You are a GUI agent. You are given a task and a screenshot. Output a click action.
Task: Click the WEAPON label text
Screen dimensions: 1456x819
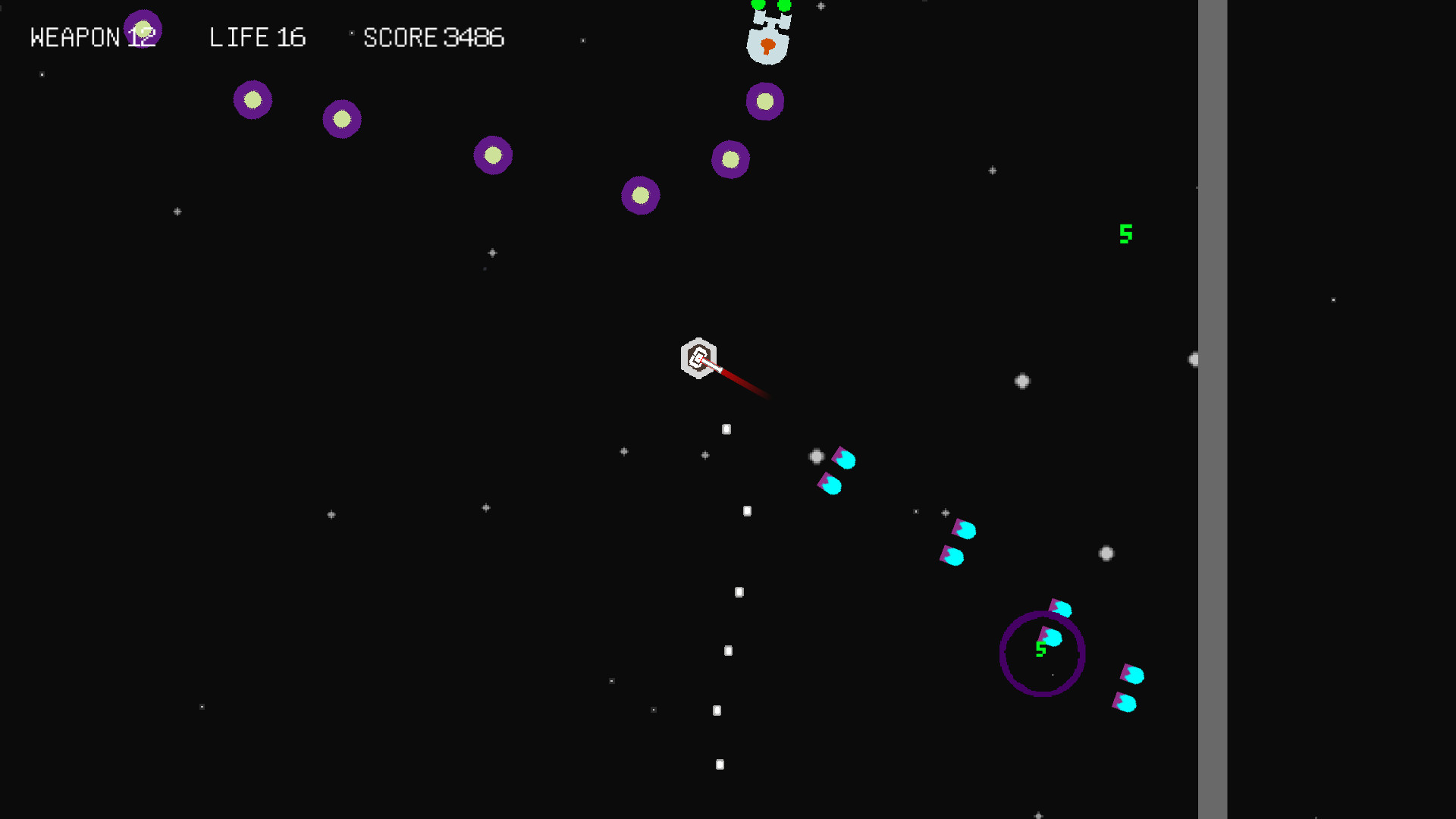[x=76, y=36]
